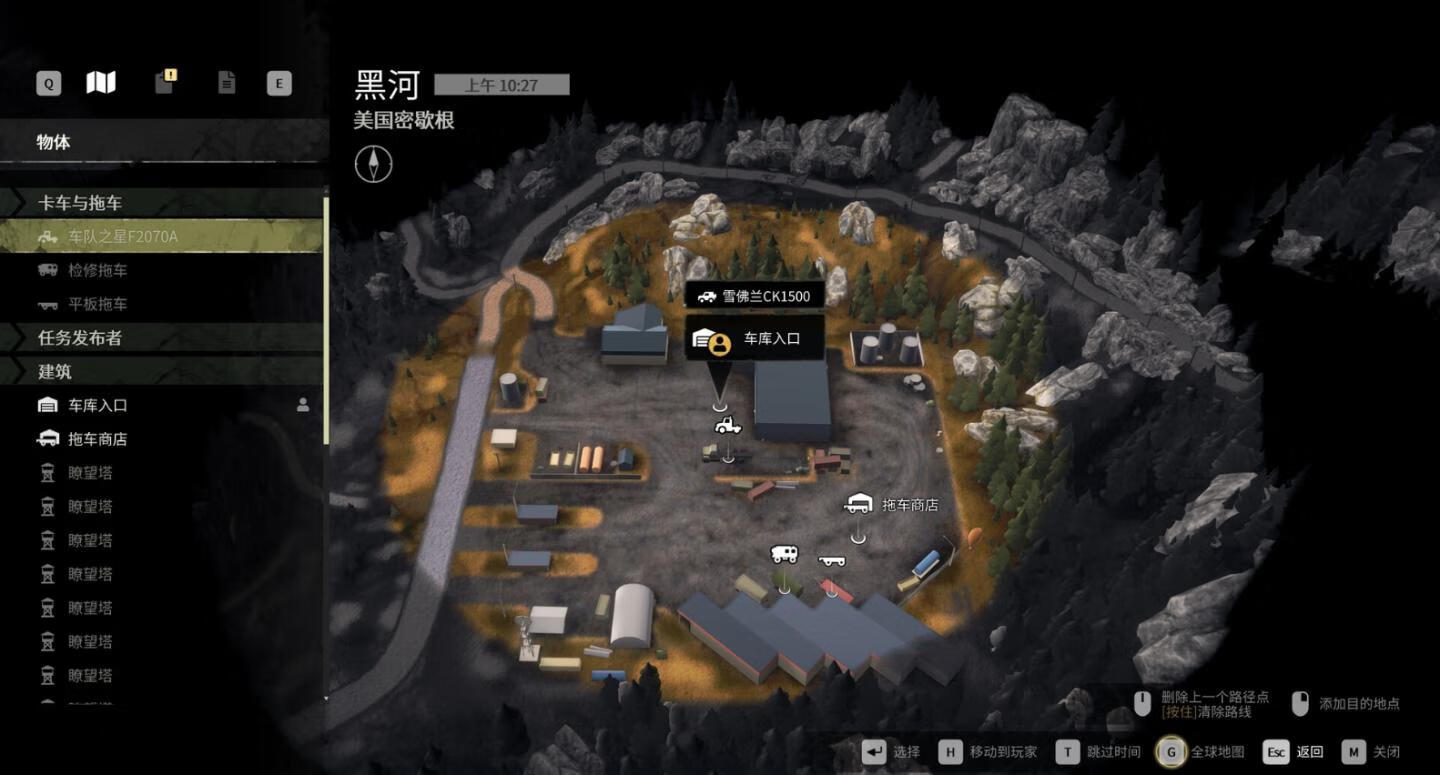Choose 检修拖车 from the list
Screen dimensions: 1440x775
pos(97,270)
